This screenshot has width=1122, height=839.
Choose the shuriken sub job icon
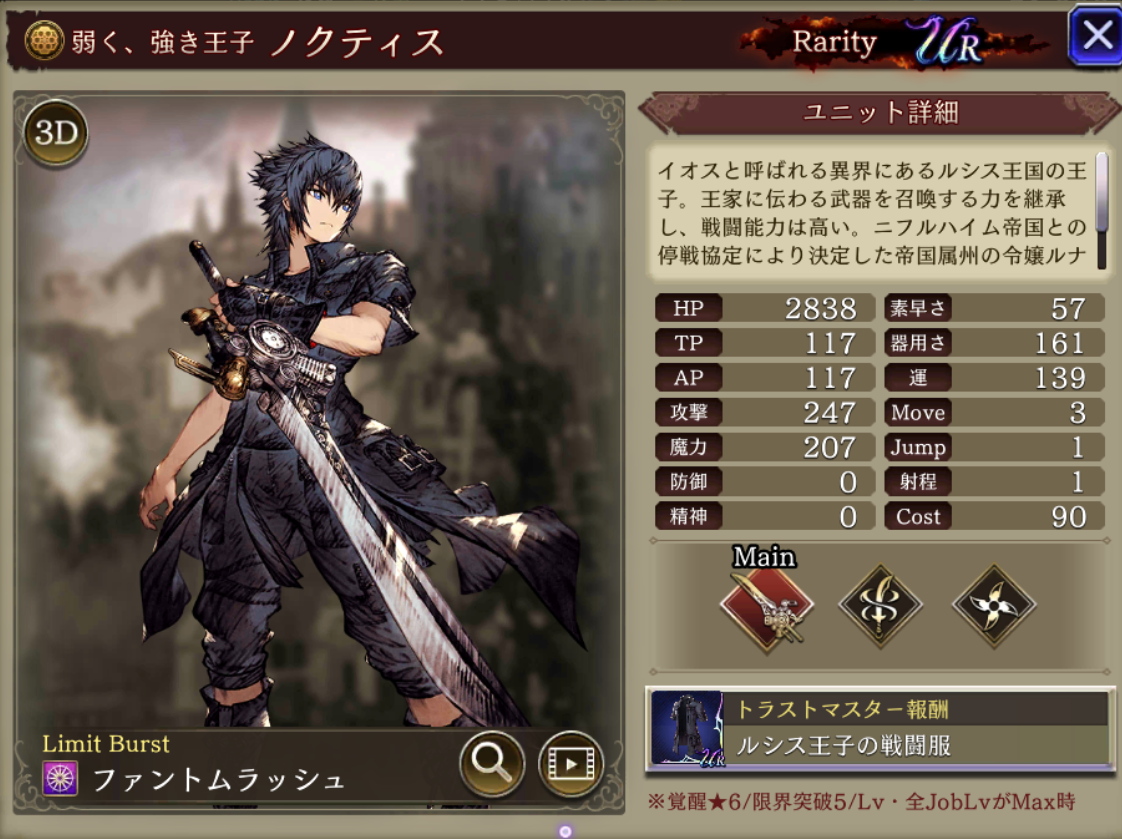point(993,606)
